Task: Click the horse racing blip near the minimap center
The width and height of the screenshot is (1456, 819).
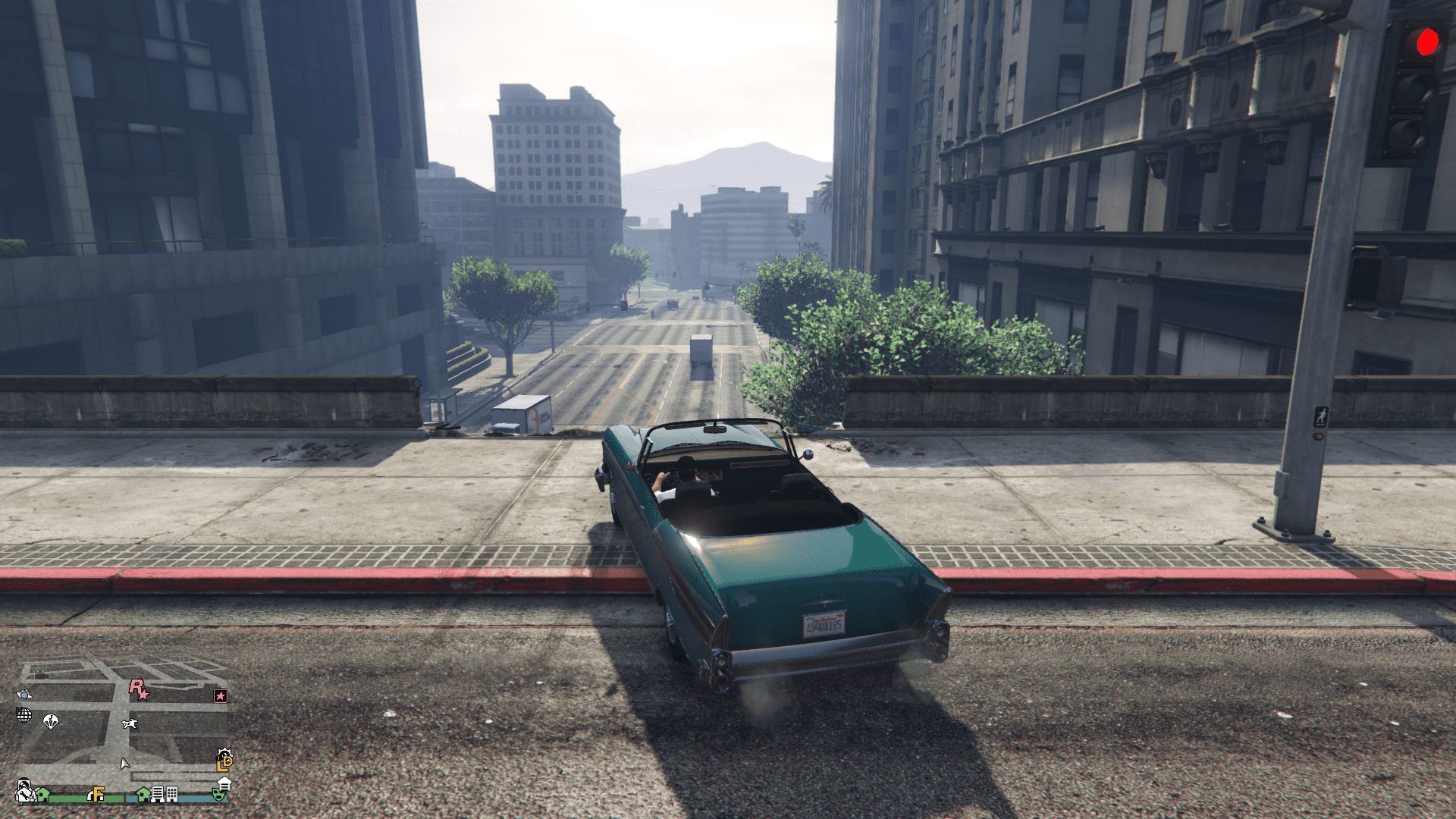Action: [x=129, y=723]
